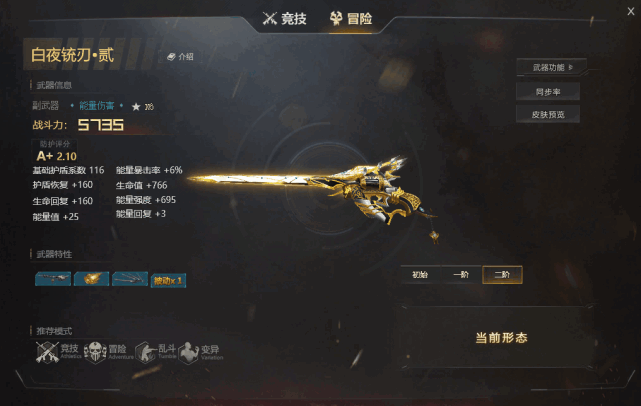The width and height of the screenshot is (641, 406).
Task: Click the 被动×1 passive trait
Action: (168, 280)
